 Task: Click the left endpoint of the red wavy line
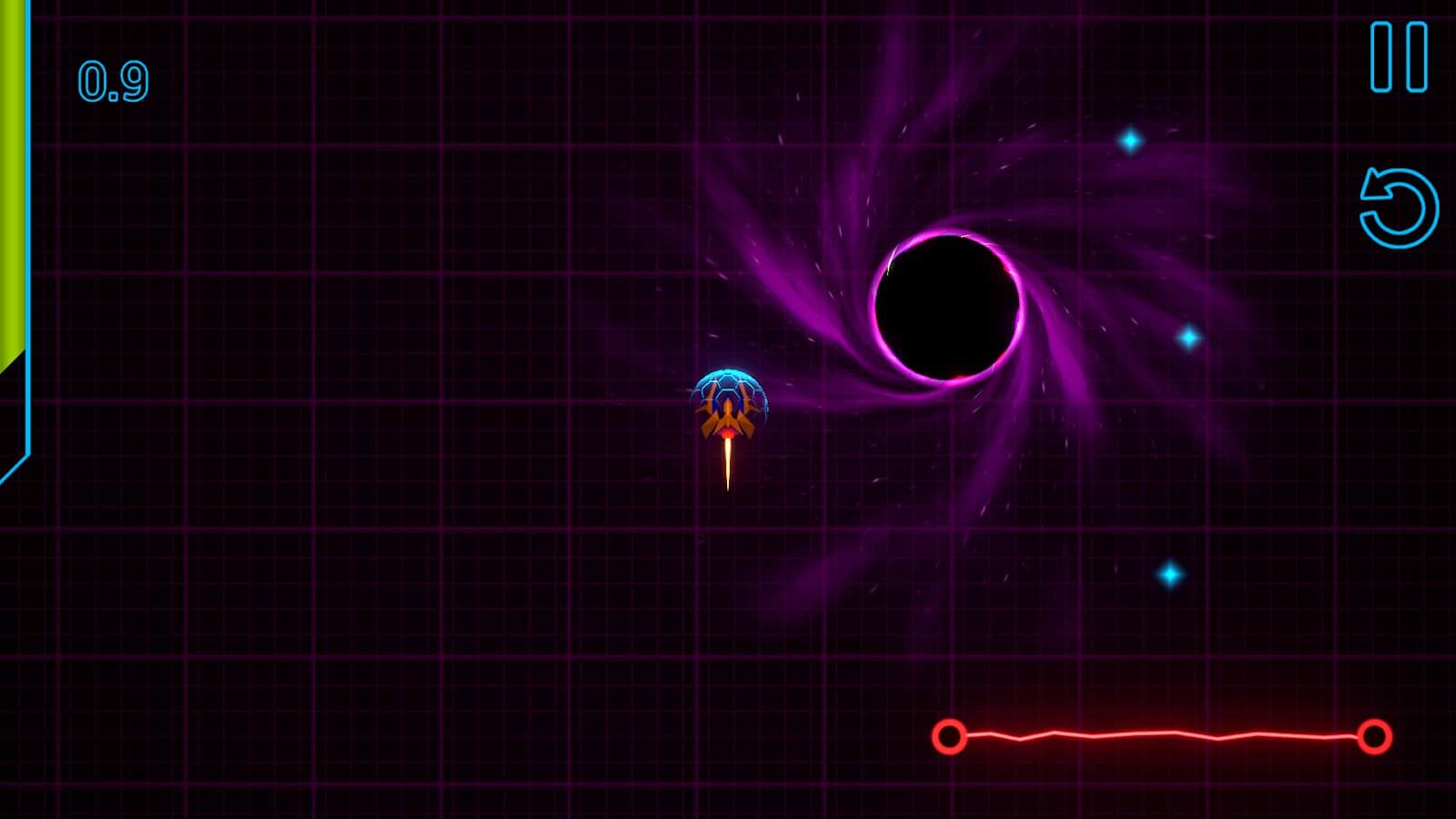tap(949, 737)
